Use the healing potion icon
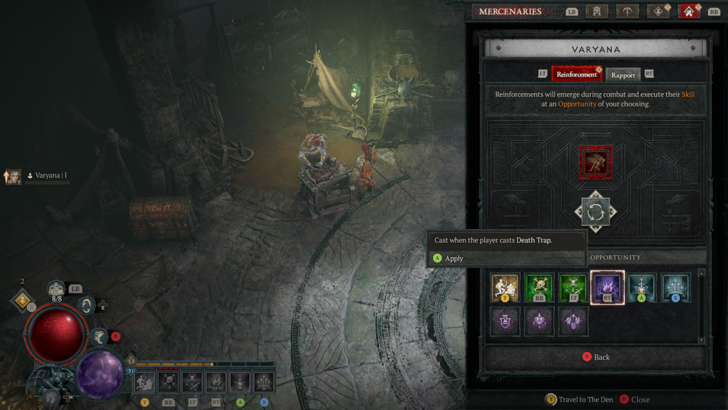728x410 pixels. click(x=57, y=291)
